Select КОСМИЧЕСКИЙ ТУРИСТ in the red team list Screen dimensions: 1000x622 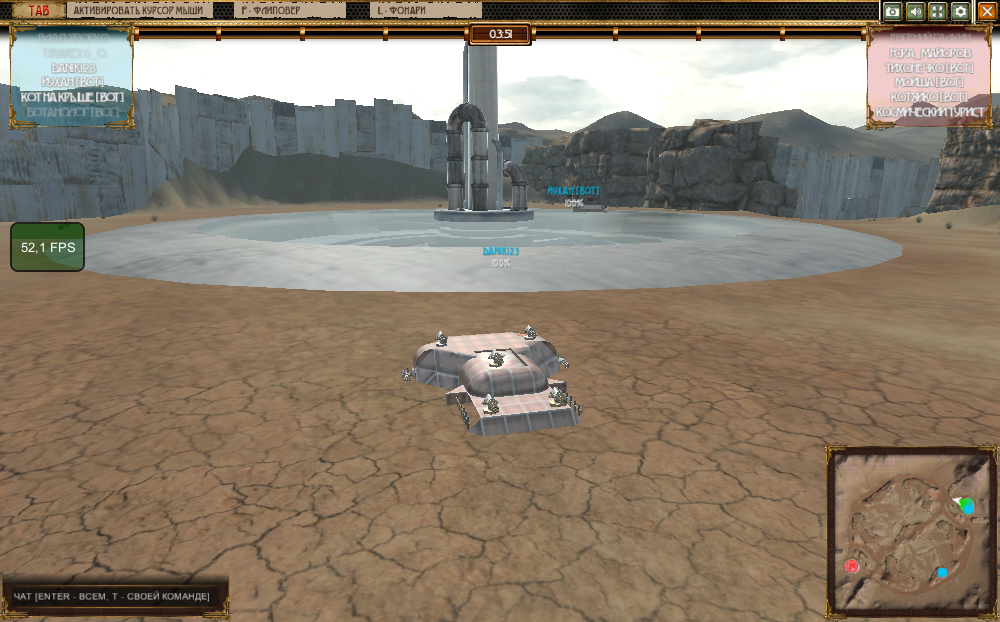click(x=929, y=112)
